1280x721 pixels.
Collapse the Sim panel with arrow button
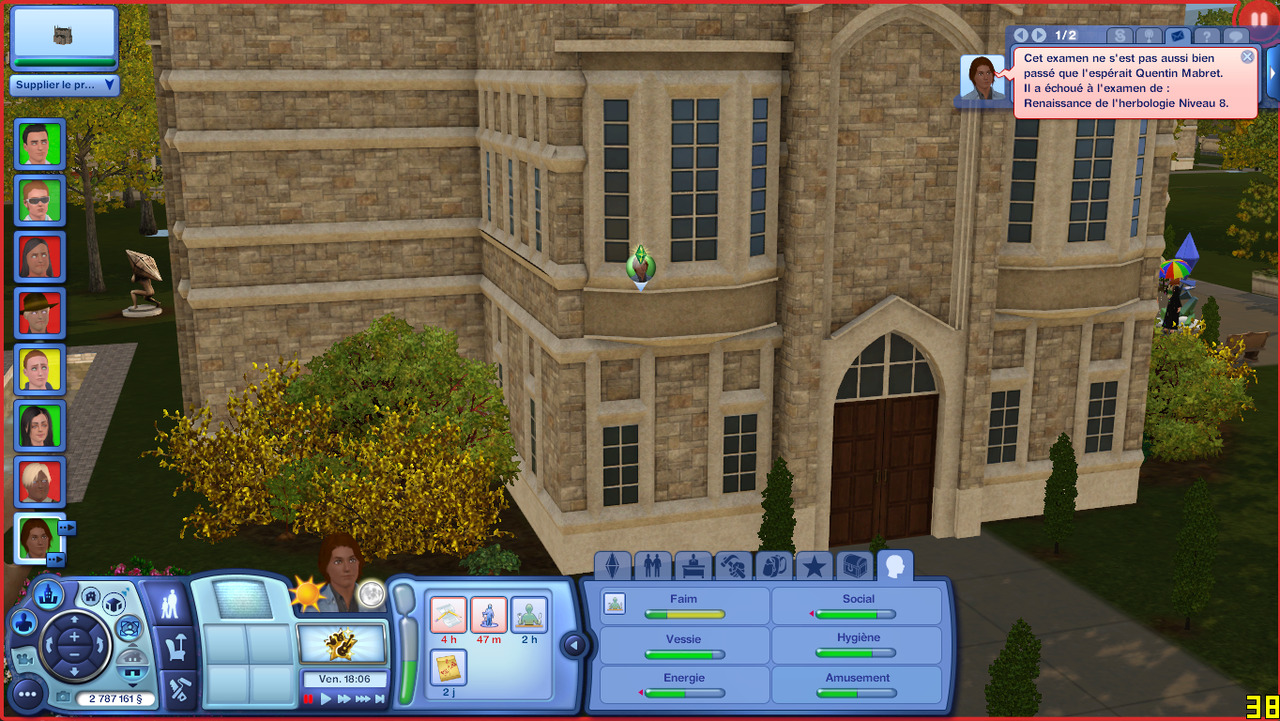(x=573, y=645)
